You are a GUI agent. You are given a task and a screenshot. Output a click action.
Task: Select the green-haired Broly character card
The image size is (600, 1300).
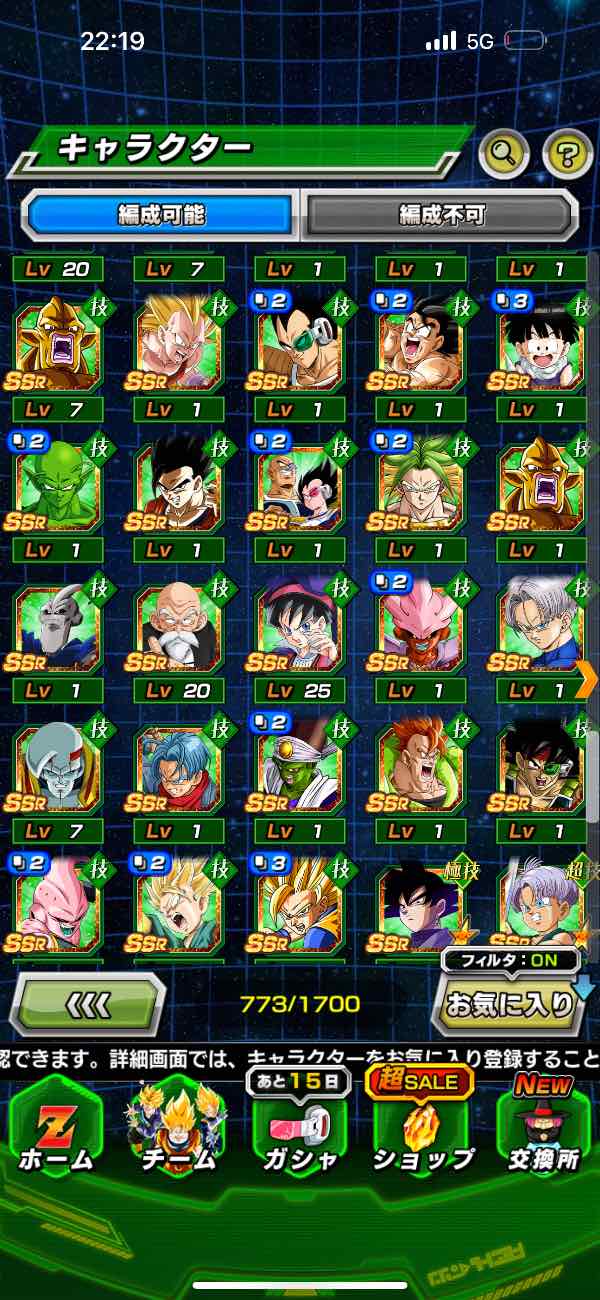tap(420, 484)
